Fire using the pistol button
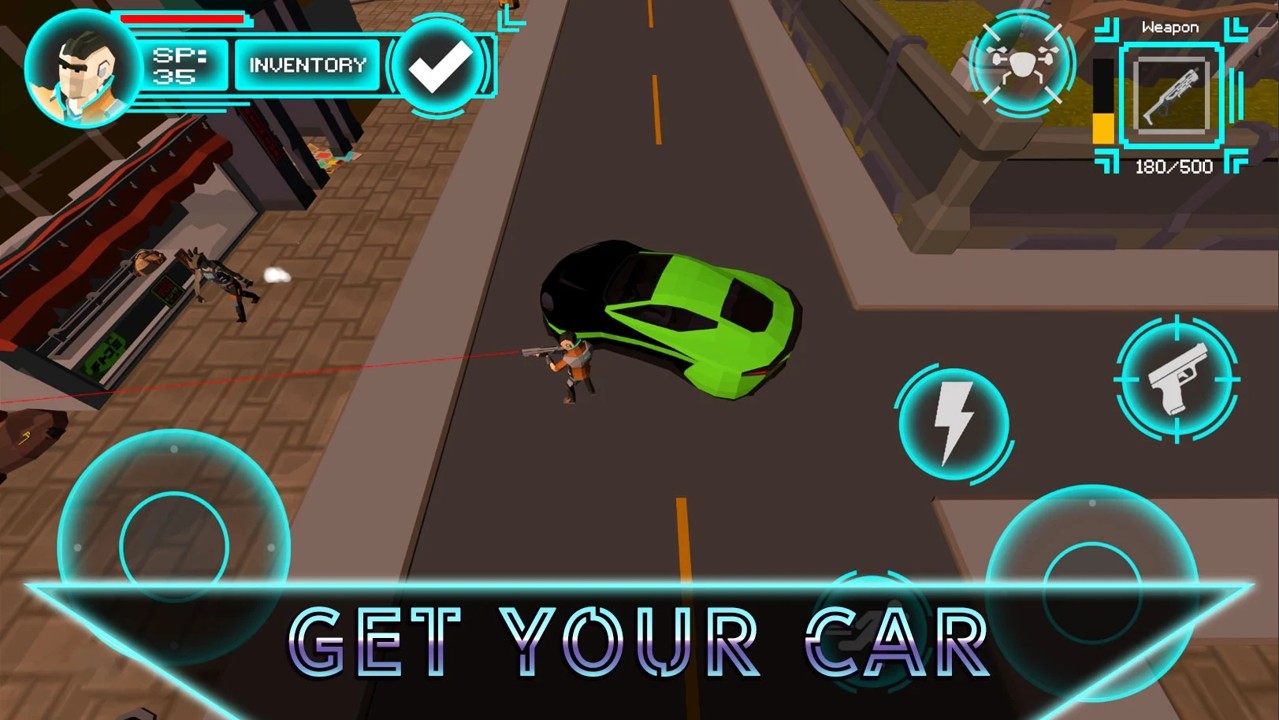This screenshot has height=720, width=1279. click(1177, 378)
